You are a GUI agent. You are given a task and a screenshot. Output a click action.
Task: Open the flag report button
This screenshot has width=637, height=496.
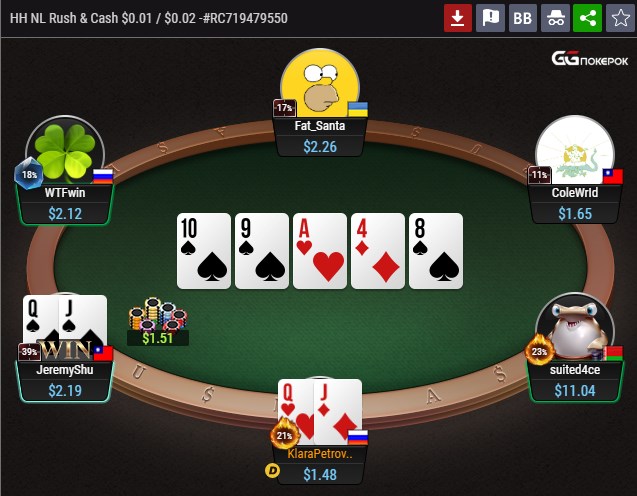(x=490, y=17)
